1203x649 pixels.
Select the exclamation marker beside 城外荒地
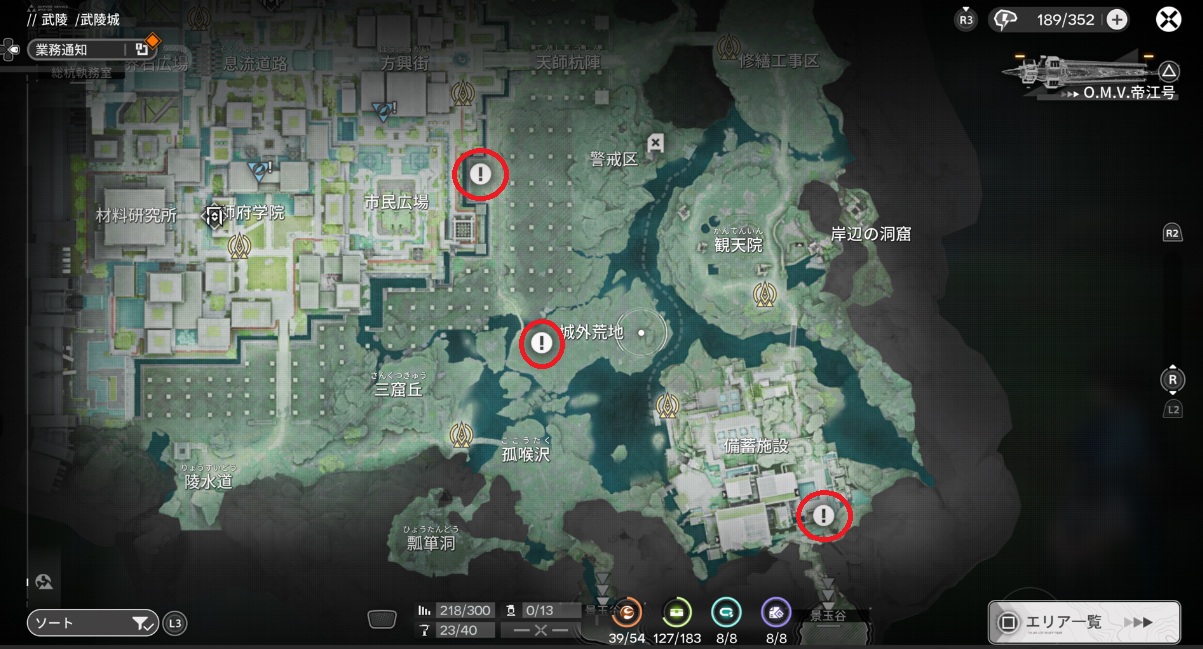click(x=542, y=344)
